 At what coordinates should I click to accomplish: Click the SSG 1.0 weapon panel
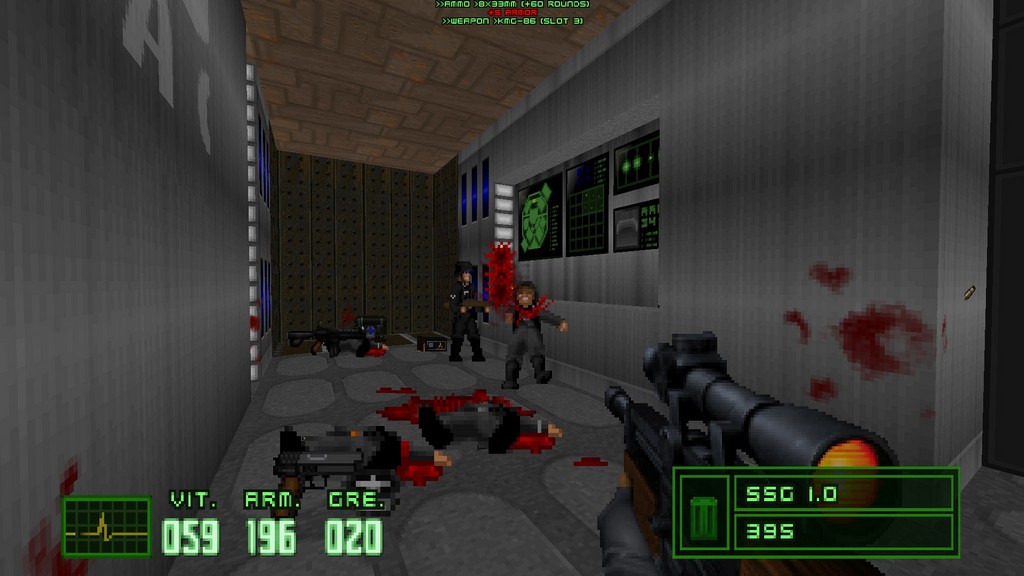pyautogui.click(x=843, y=493)
